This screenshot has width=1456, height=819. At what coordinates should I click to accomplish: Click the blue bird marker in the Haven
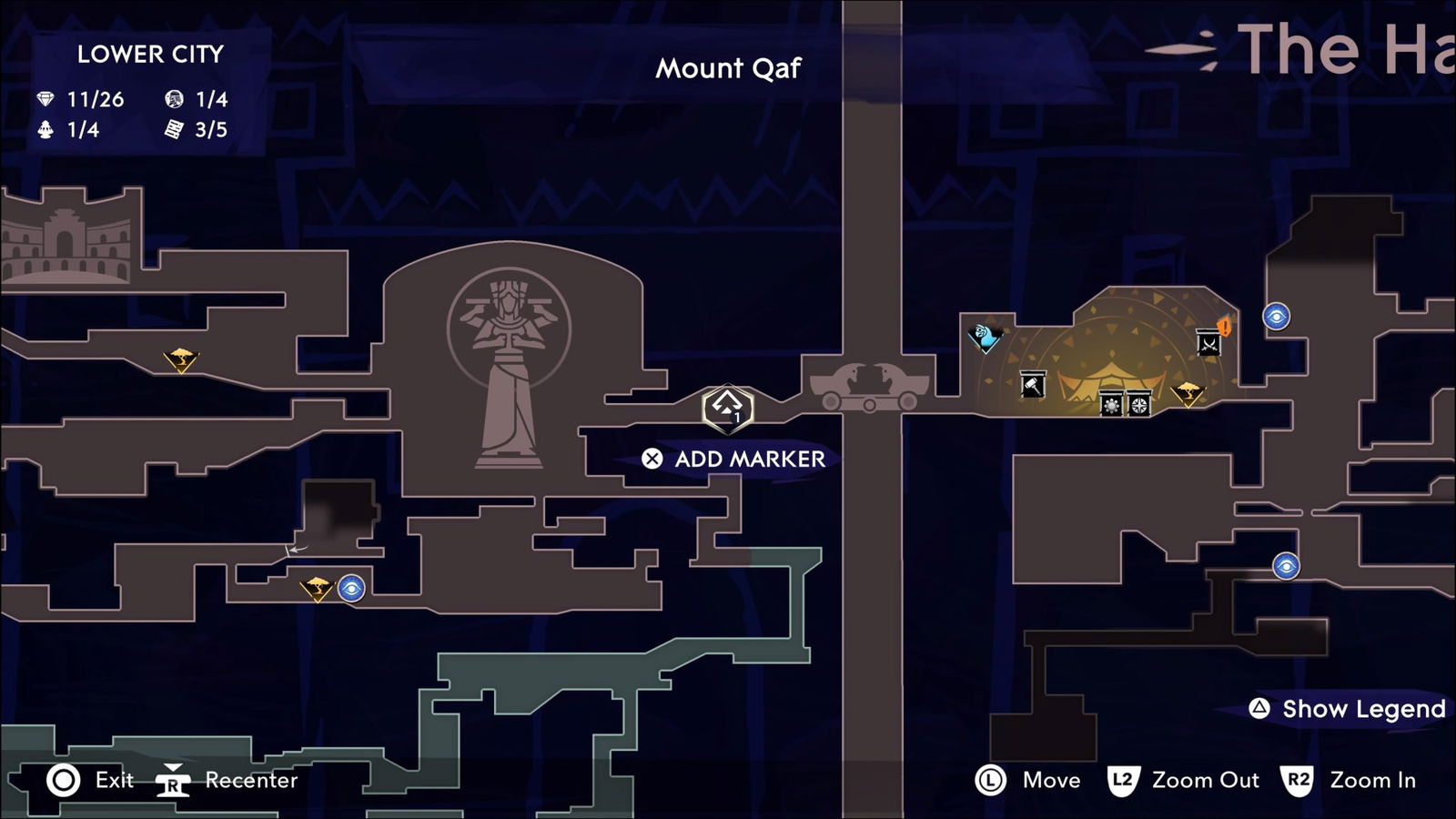click(x=983, y=336)
